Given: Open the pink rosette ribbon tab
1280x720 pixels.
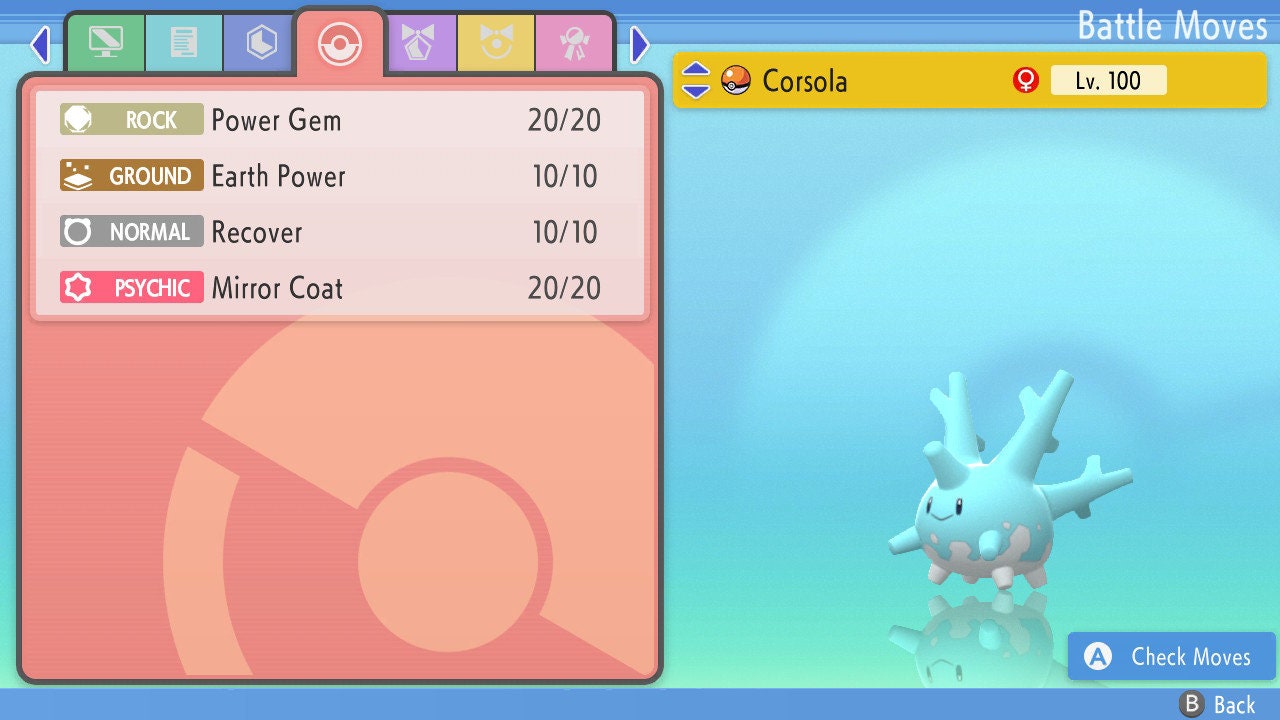Looking at the screenshot, I should tap(575, 43).
